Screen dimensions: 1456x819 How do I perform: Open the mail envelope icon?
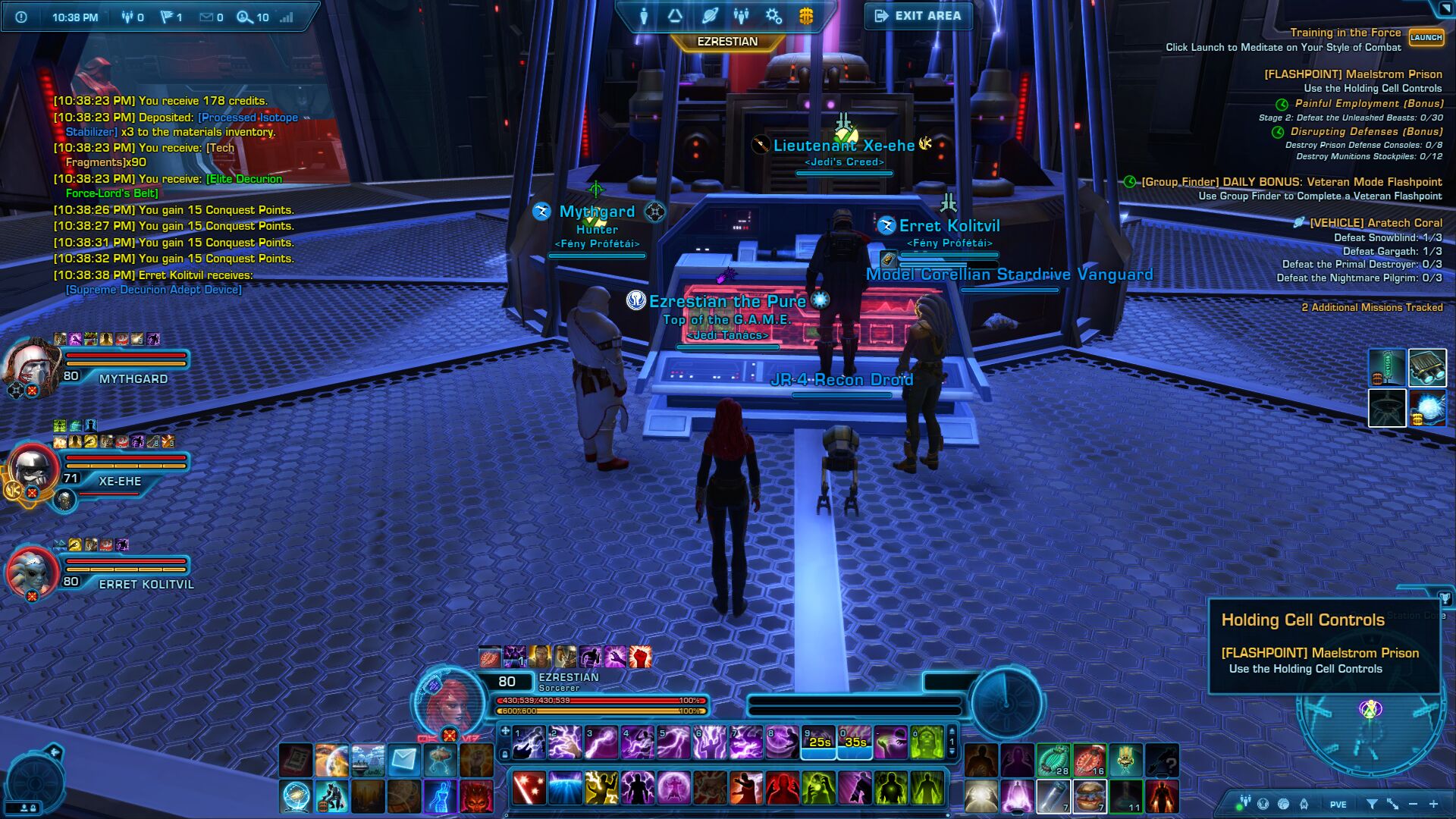(x=404, y=759)
